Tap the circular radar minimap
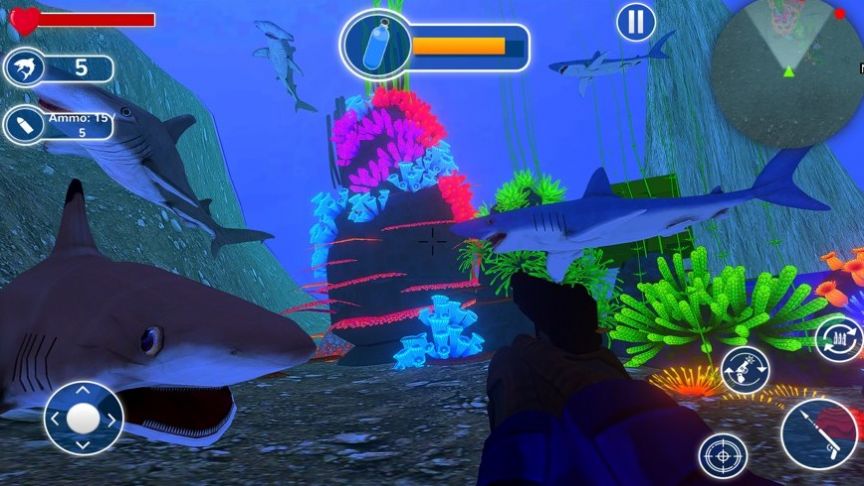 click(x=787, y=72)
